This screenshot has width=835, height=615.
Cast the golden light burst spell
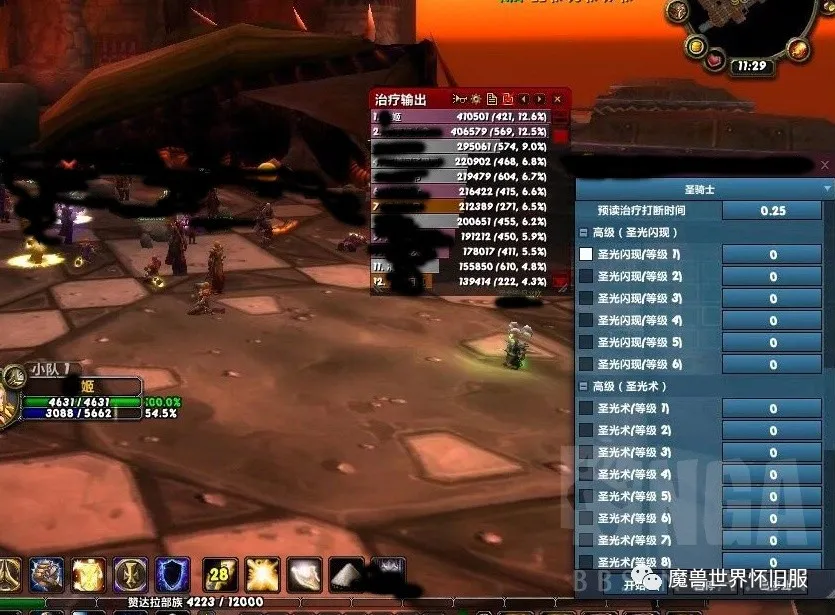[x=262, y=575]
